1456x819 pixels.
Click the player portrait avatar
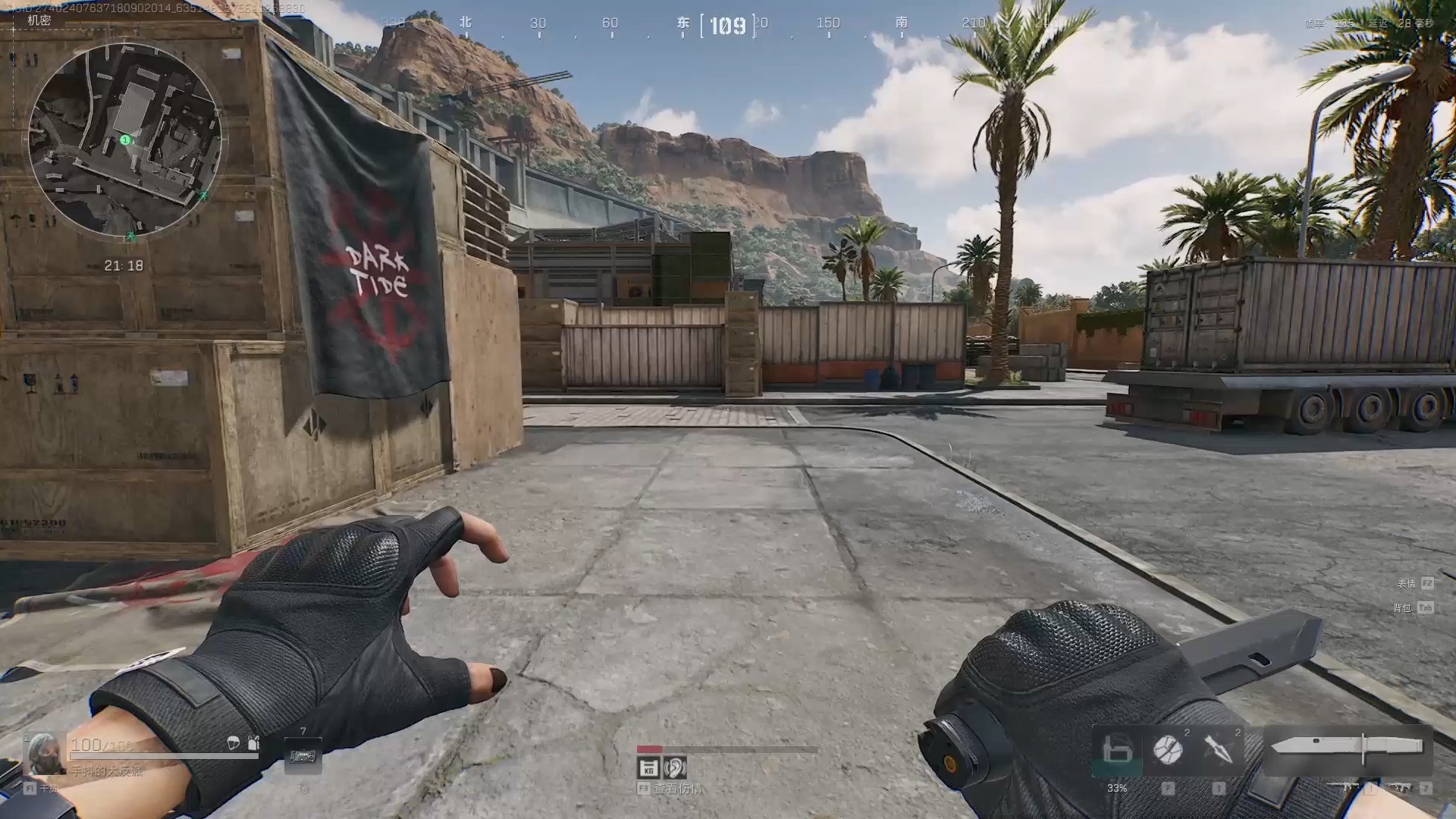pos(43,753)
